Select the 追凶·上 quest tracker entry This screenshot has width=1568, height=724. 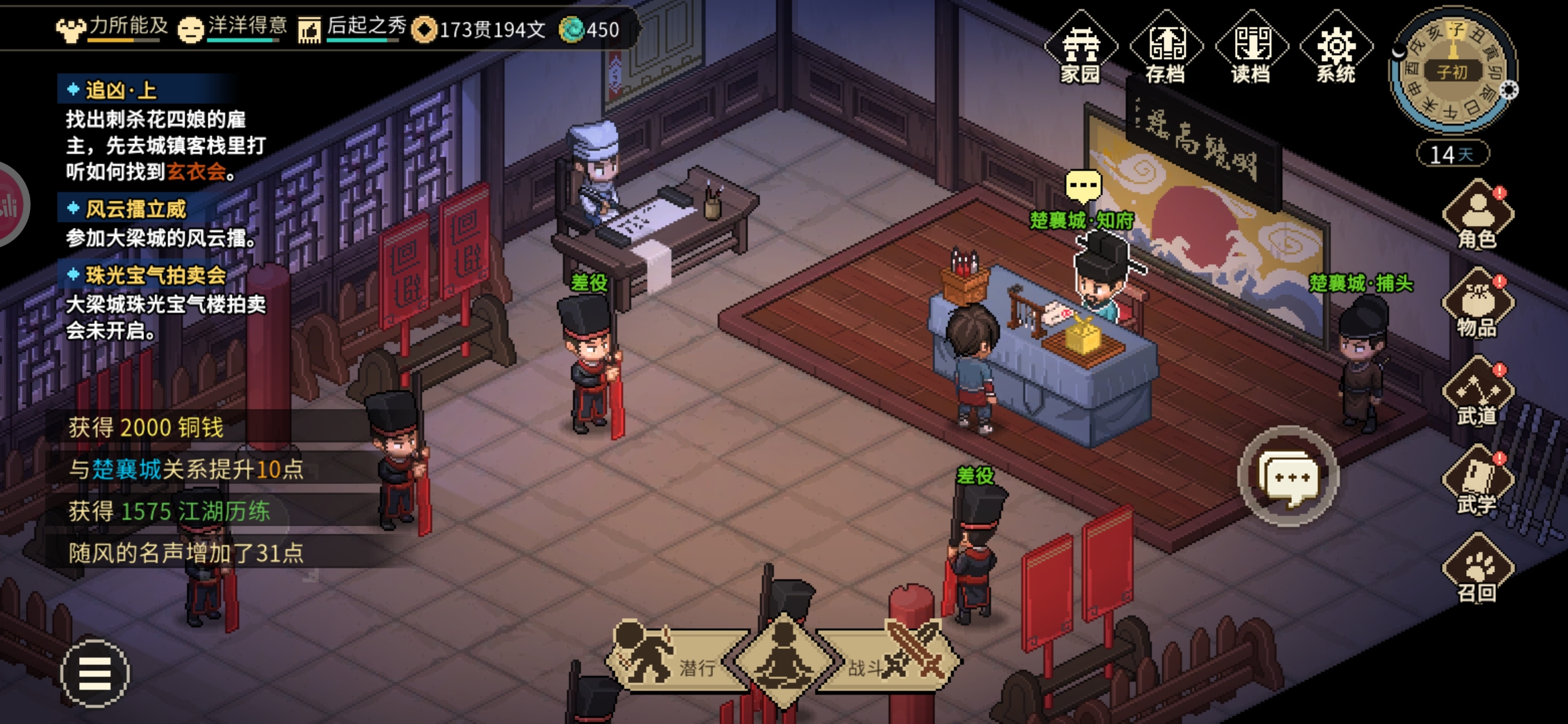click(121, 90)
